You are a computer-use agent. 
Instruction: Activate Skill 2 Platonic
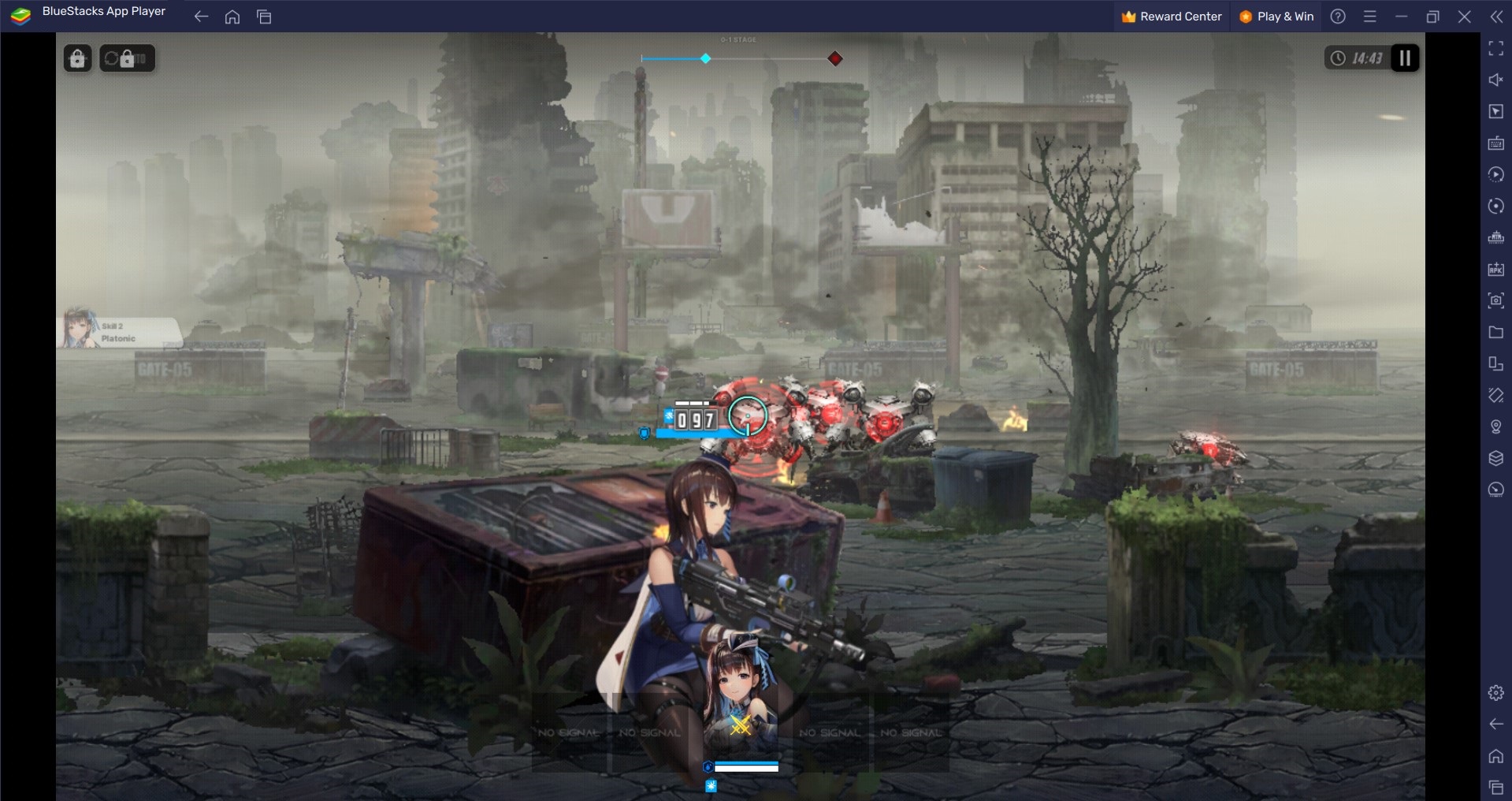point(118,331)
